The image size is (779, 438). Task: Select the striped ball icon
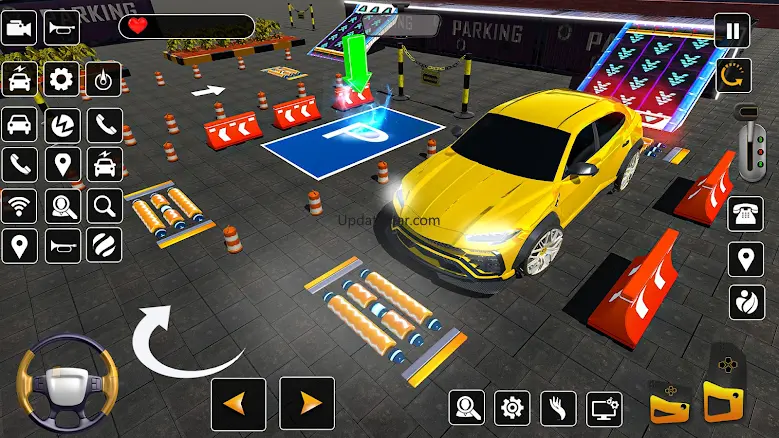[103, 245]
